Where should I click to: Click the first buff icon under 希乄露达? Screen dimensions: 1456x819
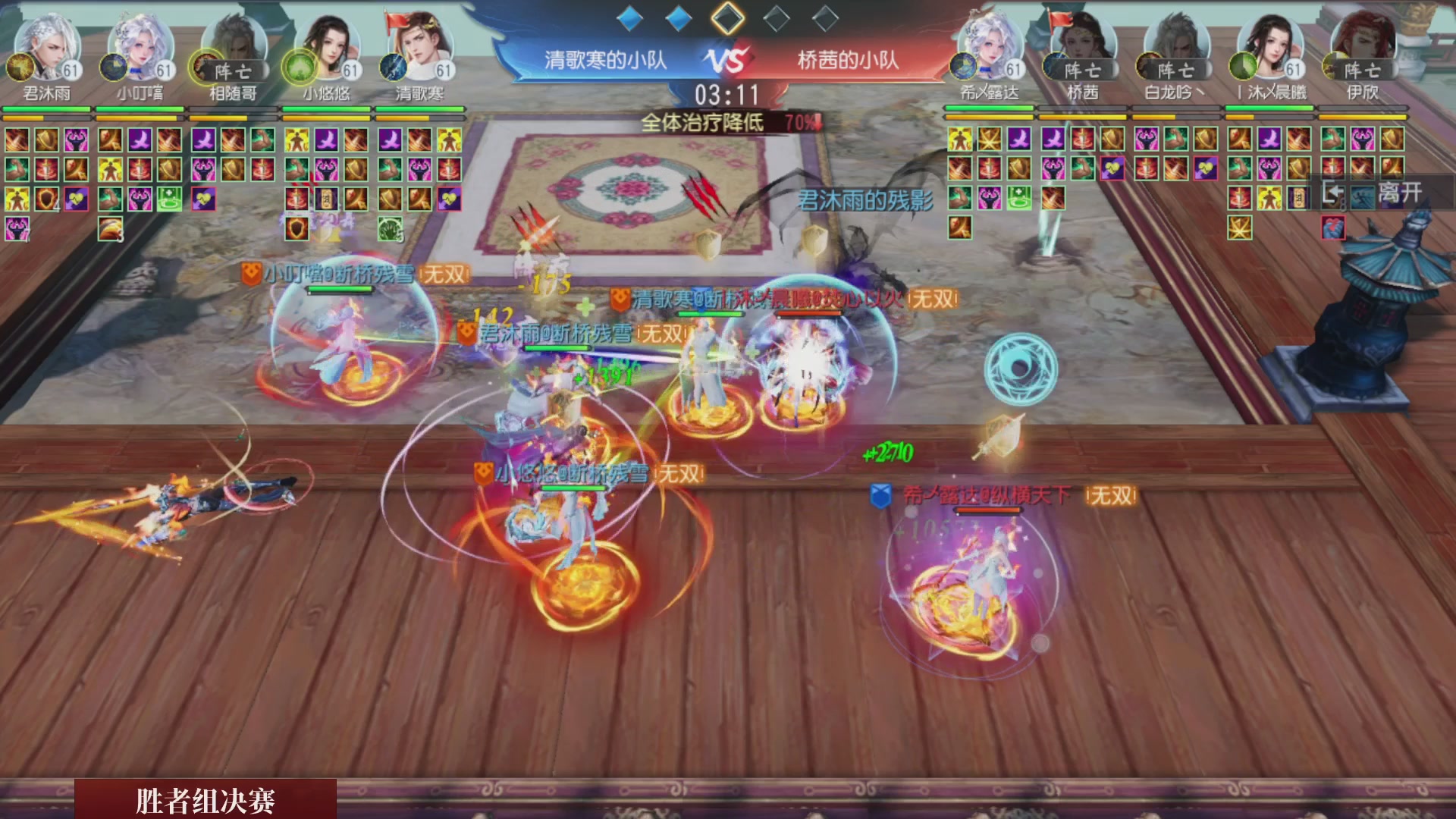(959, 138)
